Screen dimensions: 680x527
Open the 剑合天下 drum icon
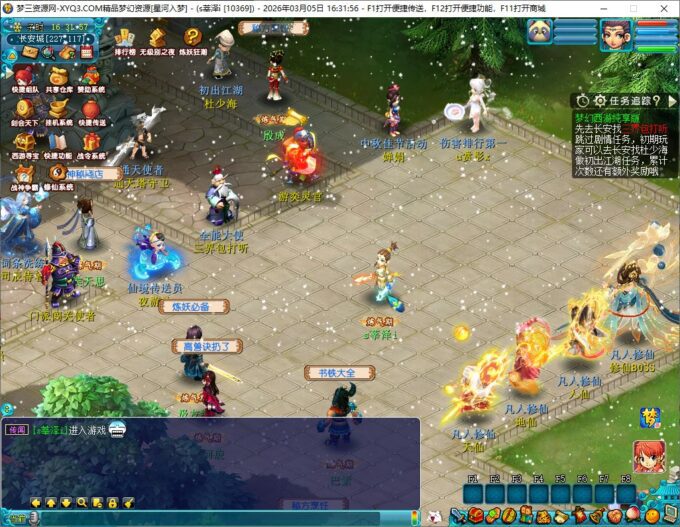[x=26, y=109]
